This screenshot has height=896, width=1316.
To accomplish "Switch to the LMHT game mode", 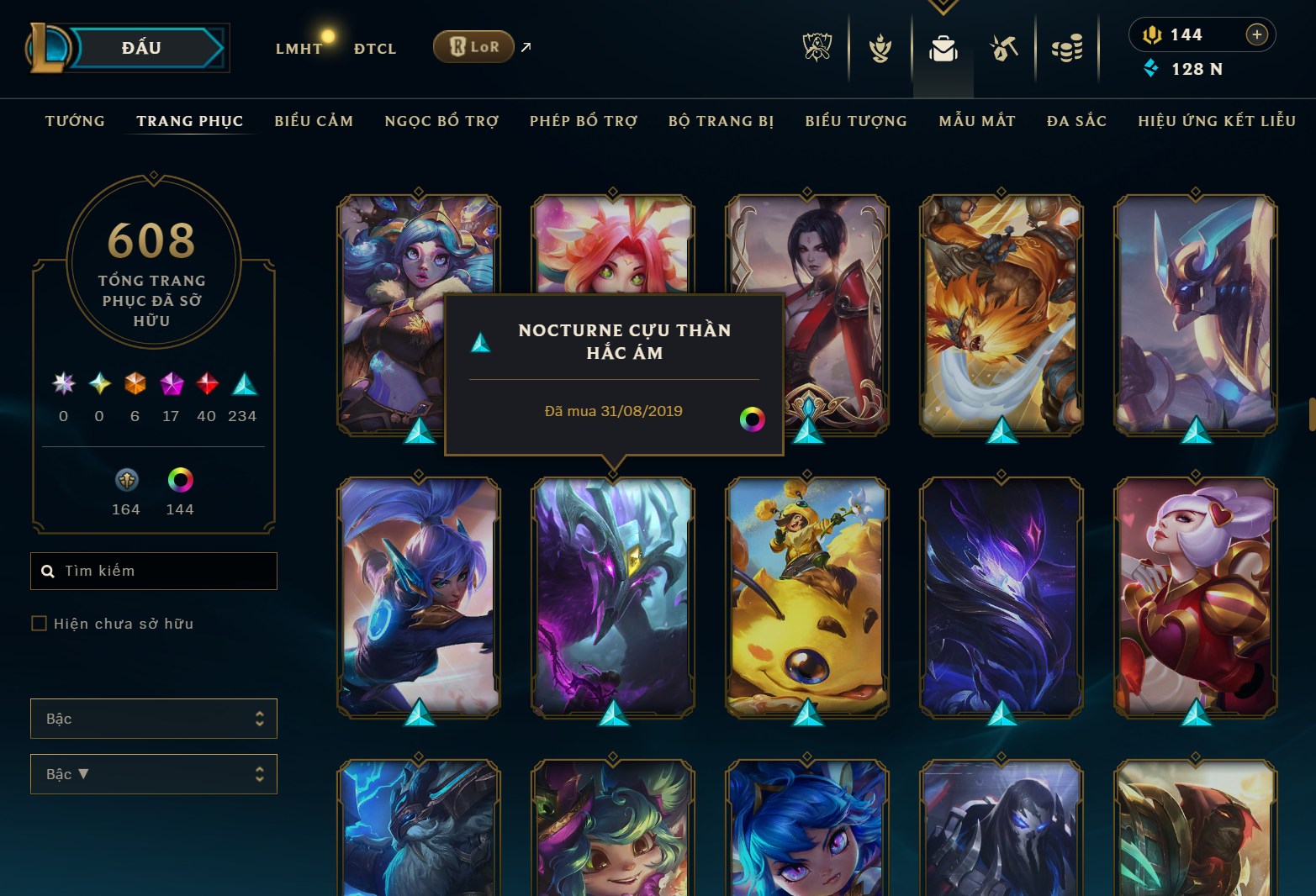I will (299, 49).
